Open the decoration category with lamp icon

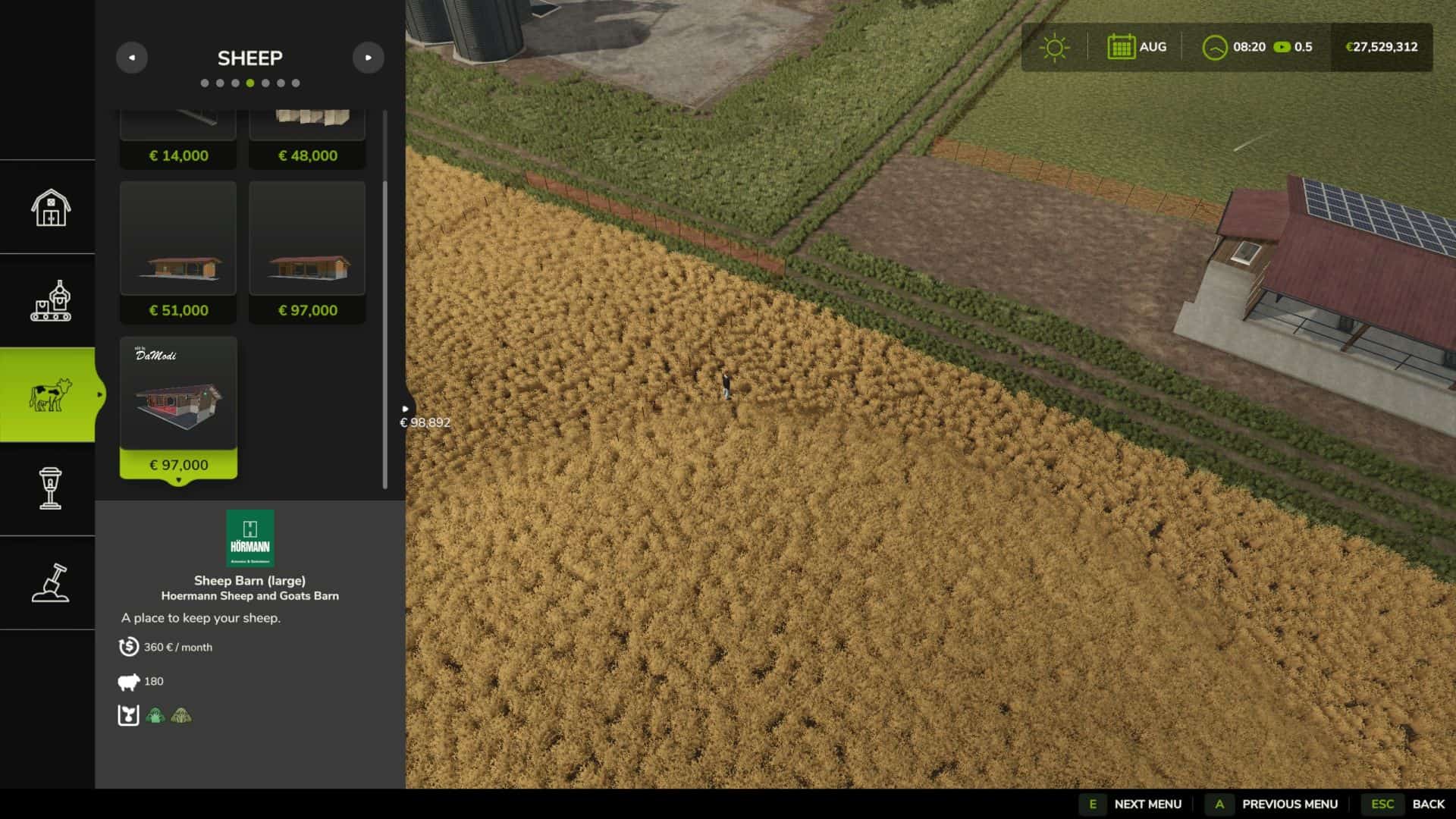coord(50,488)
